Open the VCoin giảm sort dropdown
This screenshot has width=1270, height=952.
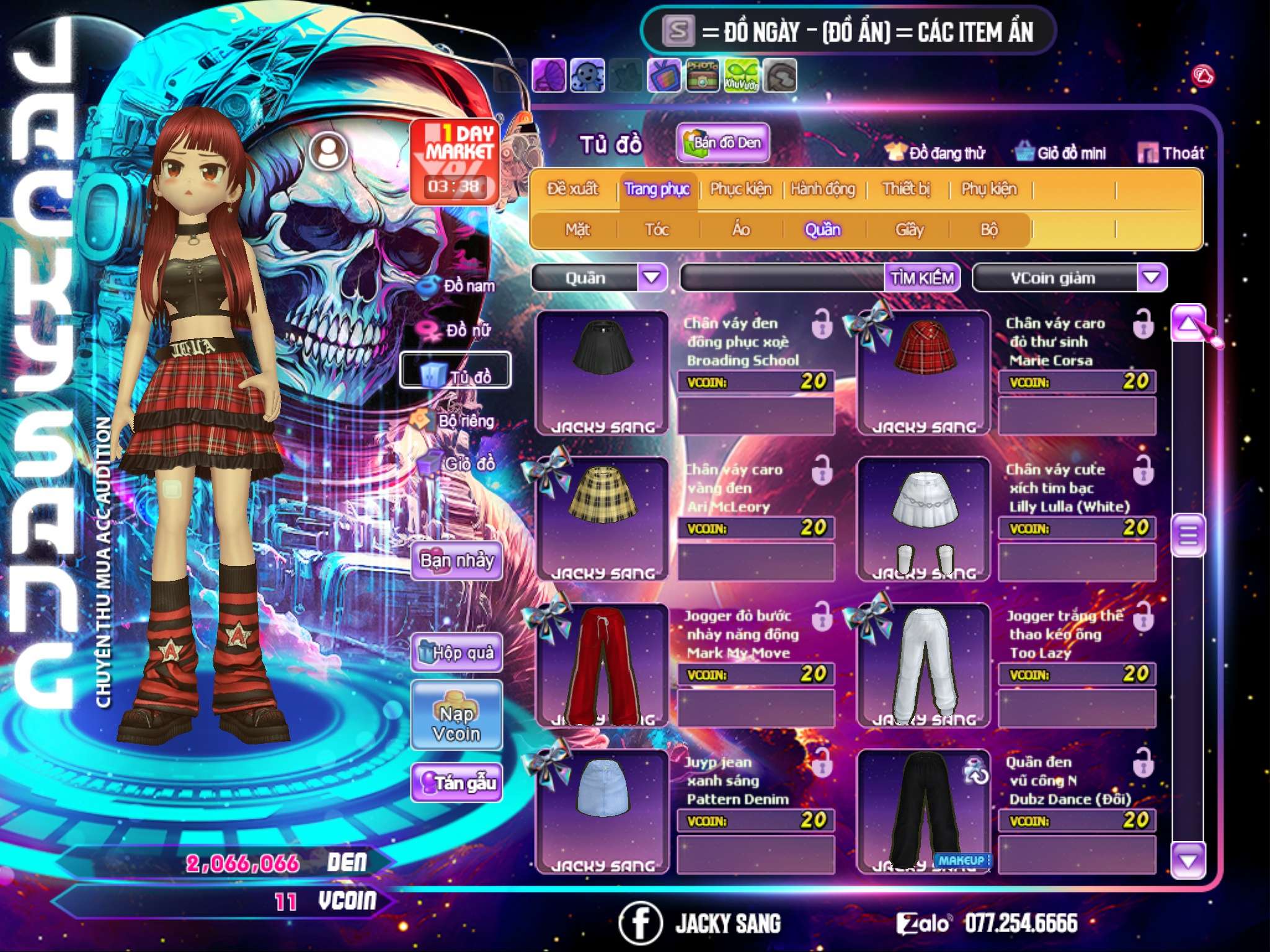click(1152, 278)
